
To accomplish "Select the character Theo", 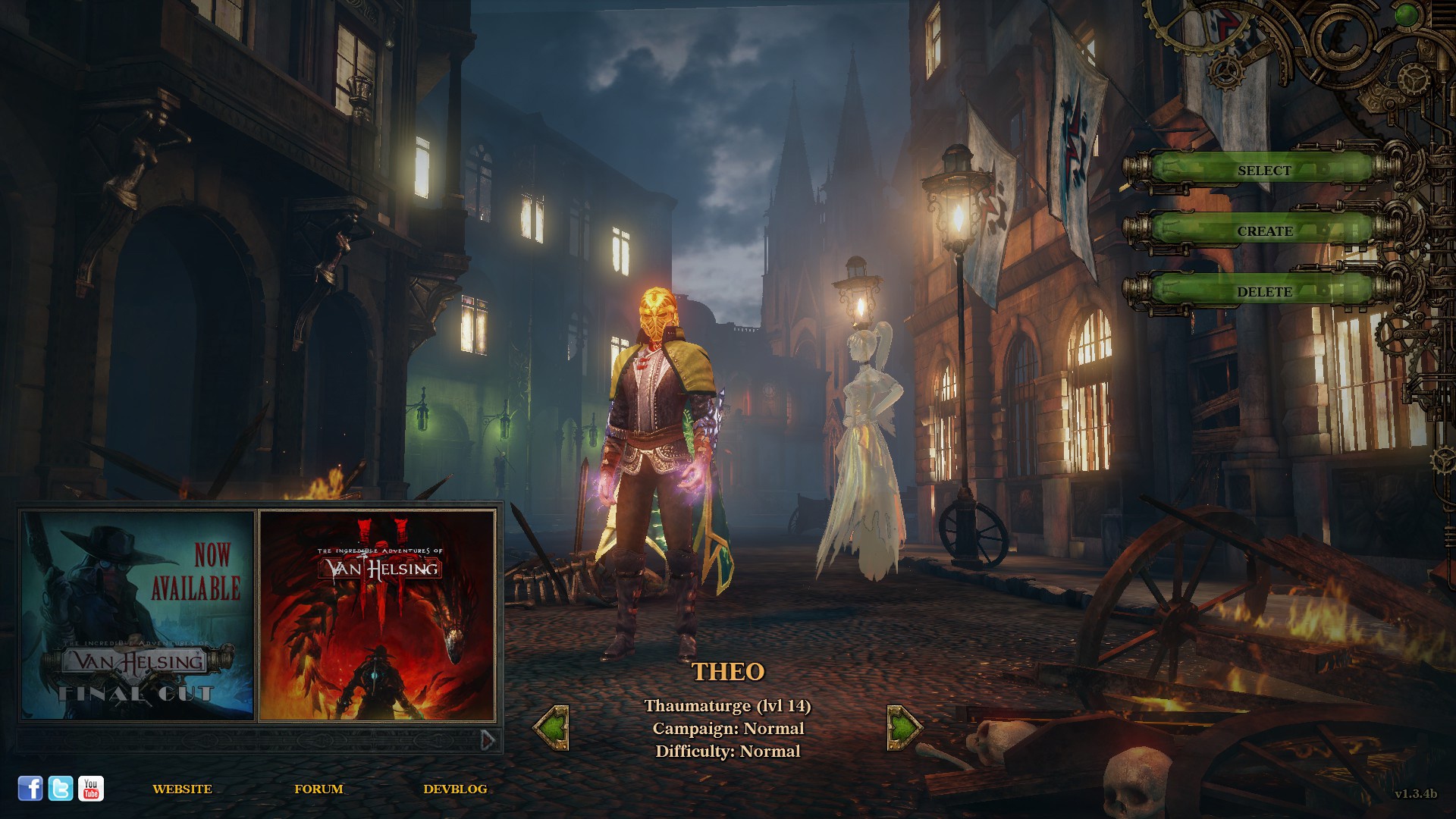I will pyautogui.click(x=1263, y=171).
